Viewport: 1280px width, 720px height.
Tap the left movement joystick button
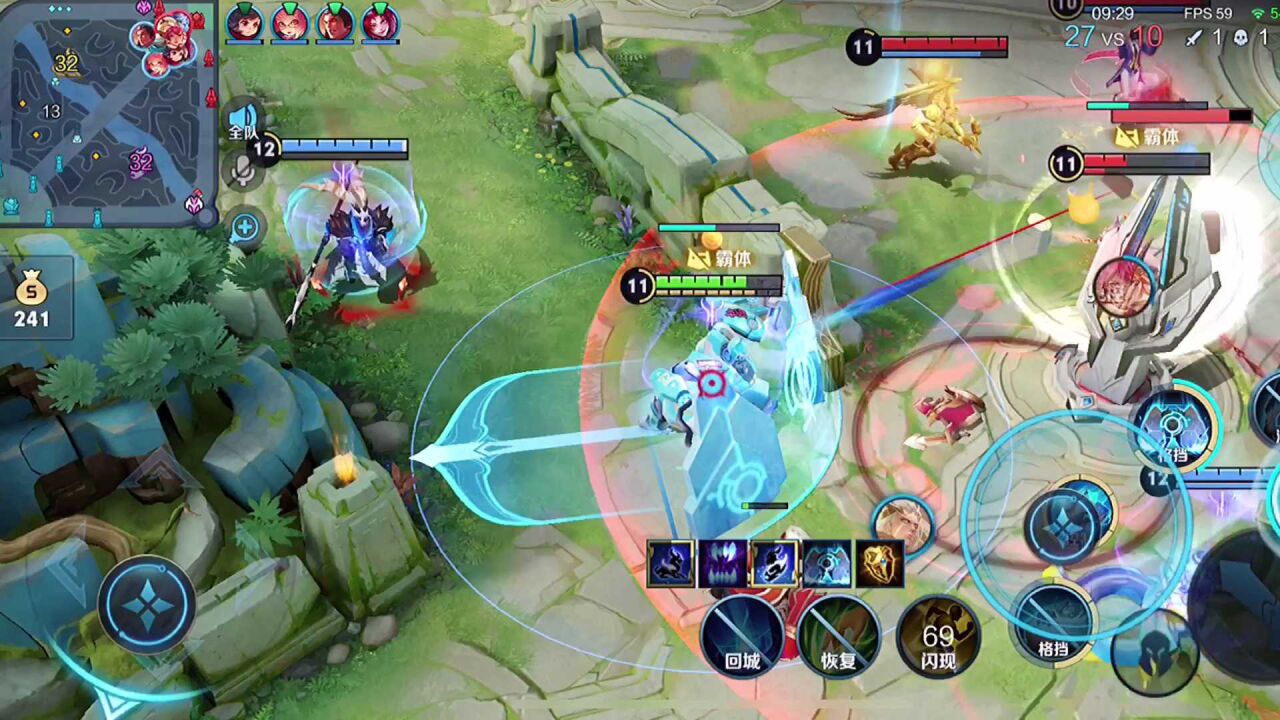click(x=147, y=605)
